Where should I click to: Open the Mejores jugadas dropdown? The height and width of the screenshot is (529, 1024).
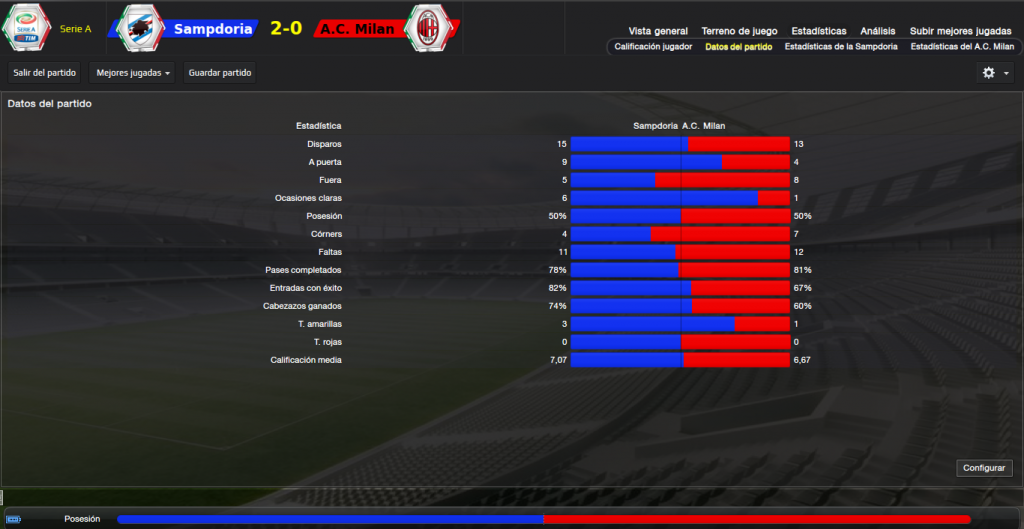click(x=133, y=73)
